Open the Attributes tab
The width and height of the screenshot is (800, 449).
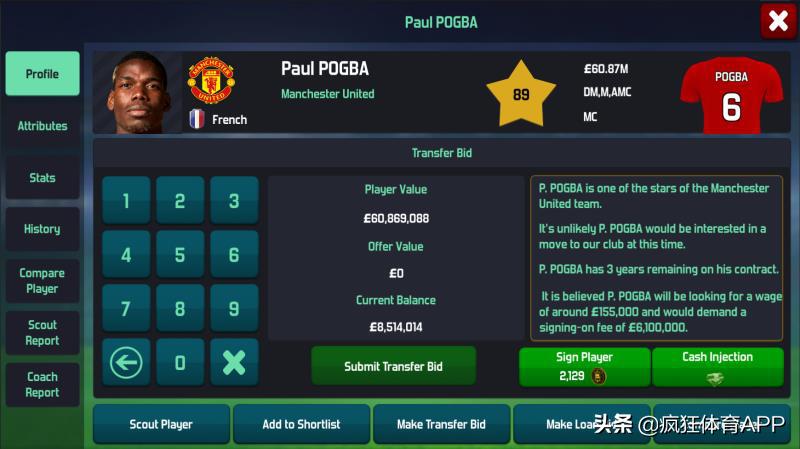(x=42, y=126)
